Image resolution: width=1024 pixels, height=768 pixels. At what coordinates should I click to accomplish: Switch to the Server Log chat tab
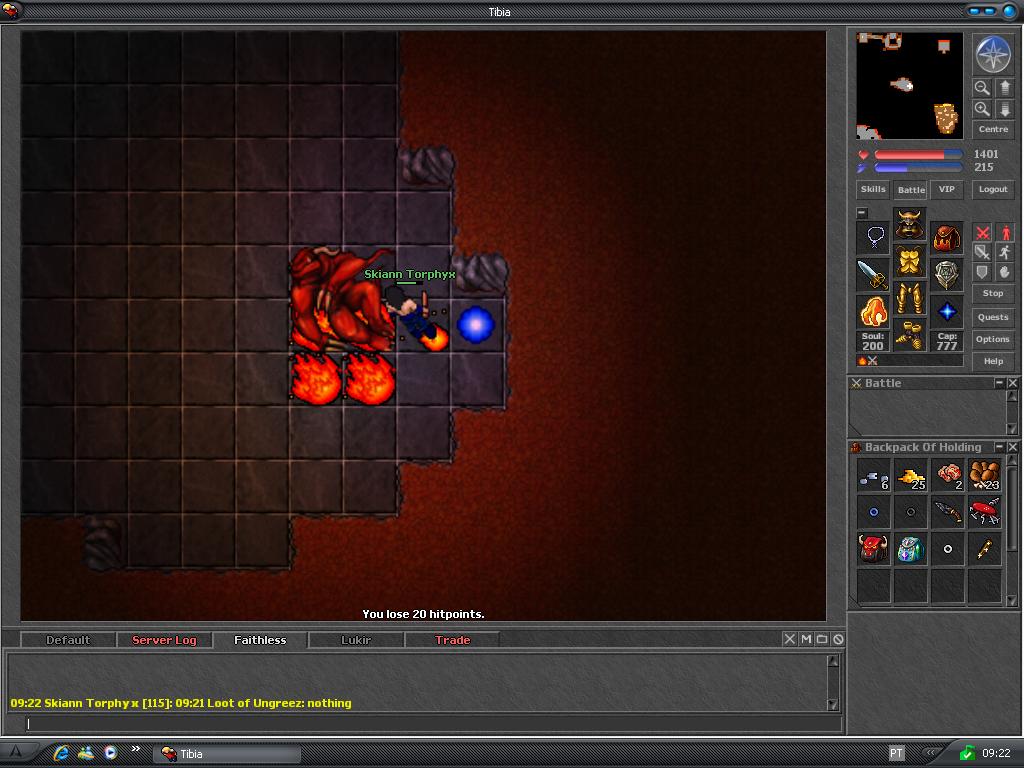click(x=164, y=640)
